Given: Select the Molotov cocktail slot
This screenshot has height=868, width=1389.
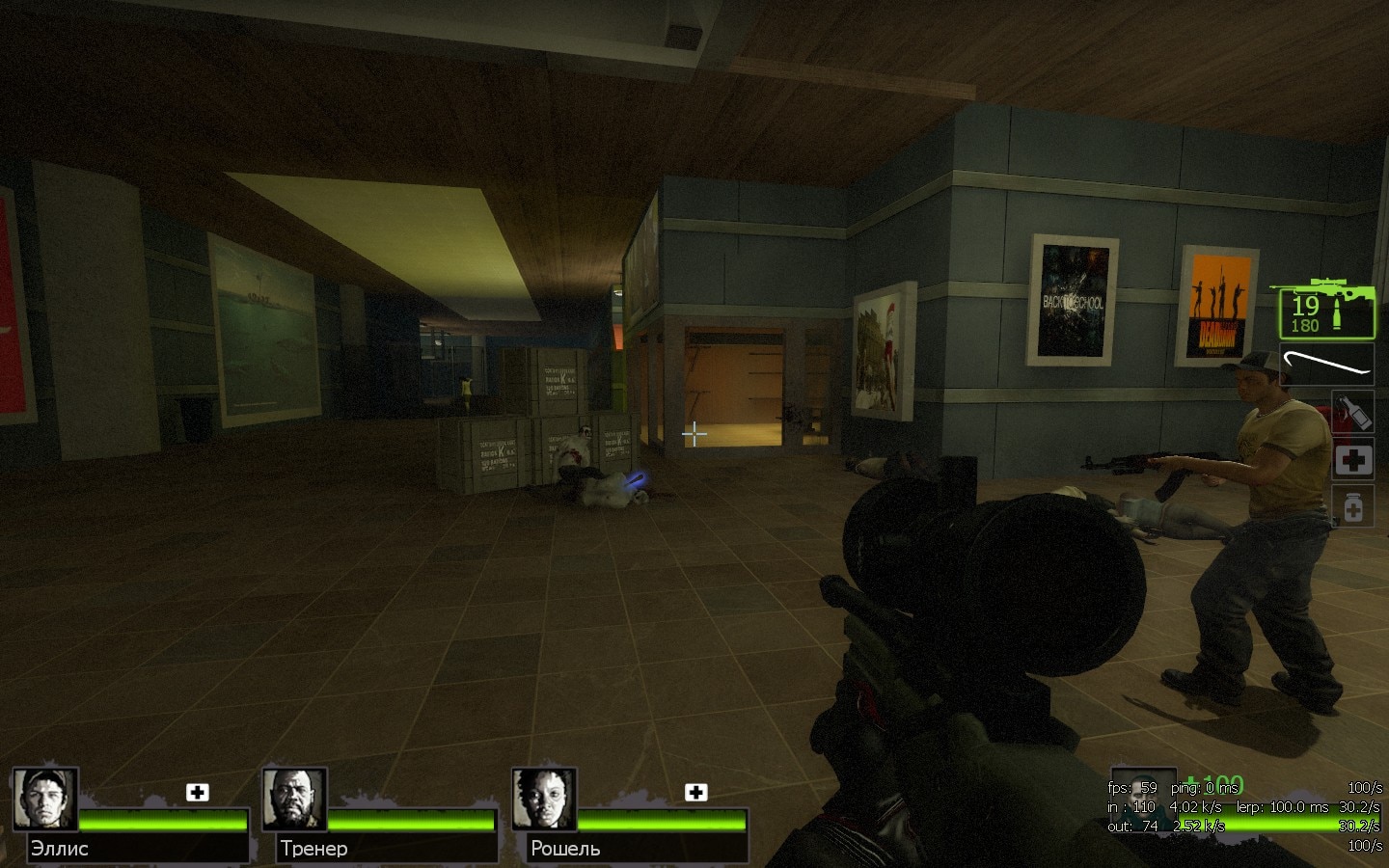Looking at the screenshot, I should [x=1352, y=410].
